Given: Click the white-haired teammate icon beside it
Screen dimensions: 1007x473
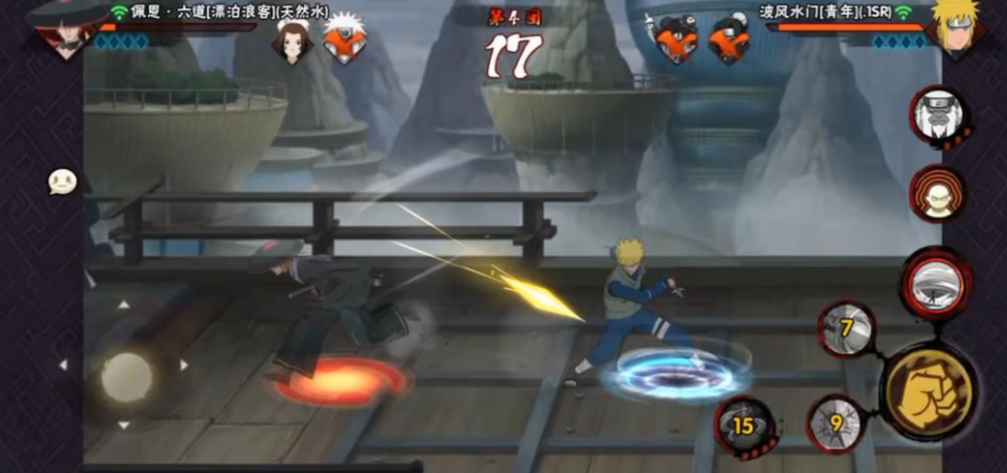Looking at the screenshot, I should tap(343, 43).
